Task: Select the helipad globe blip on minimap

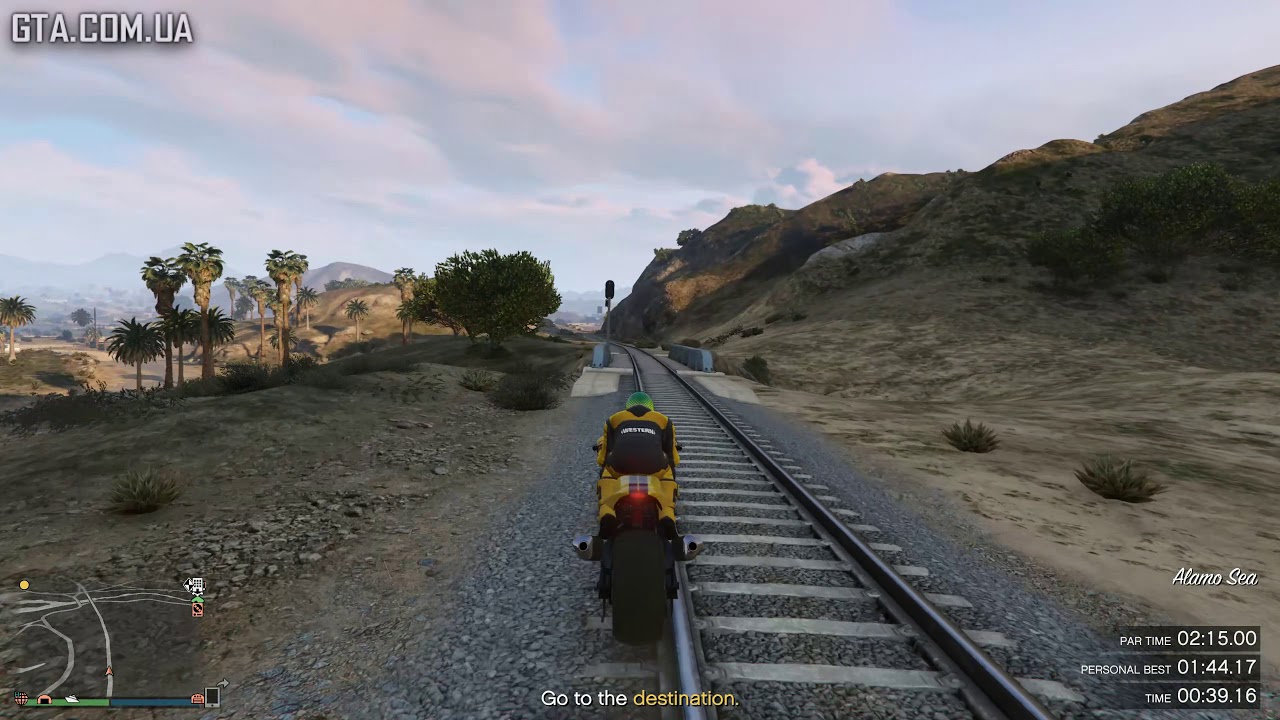Action: (x=21, y=697)
